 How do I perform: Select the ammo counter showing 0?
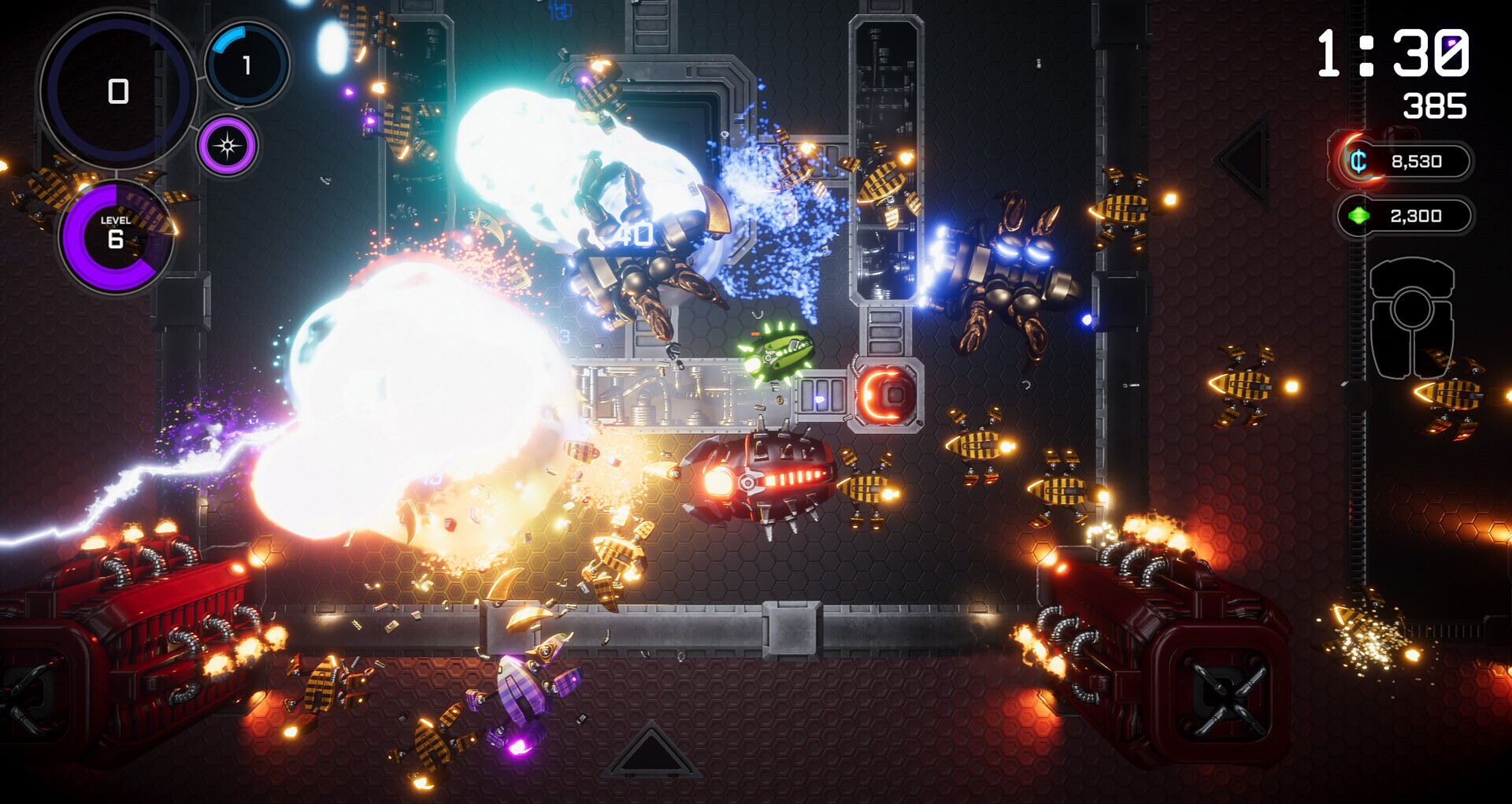[x=118, y=92]
